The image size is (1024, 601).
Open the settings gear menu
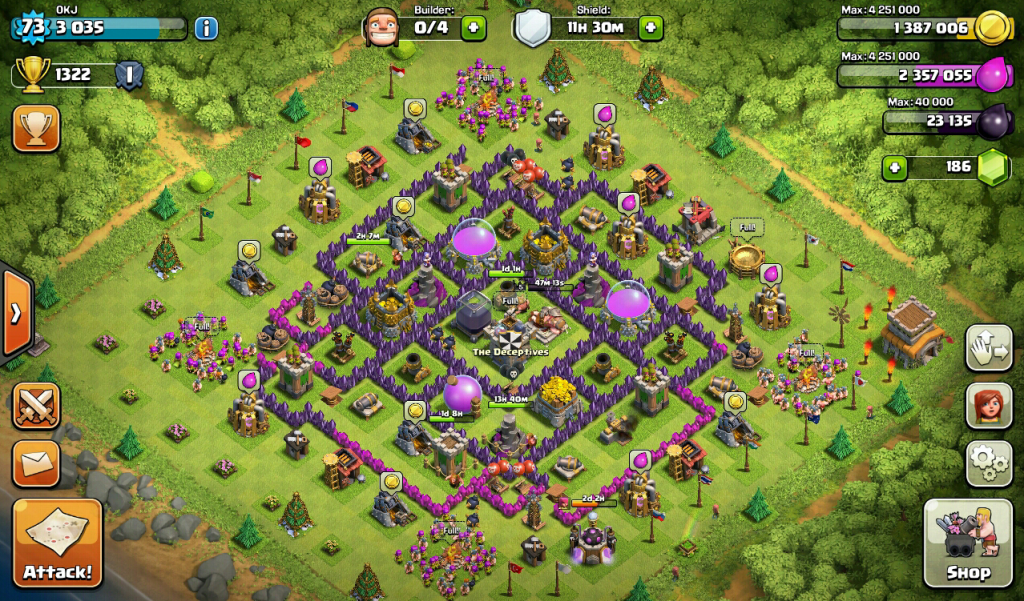coord(989,462)
